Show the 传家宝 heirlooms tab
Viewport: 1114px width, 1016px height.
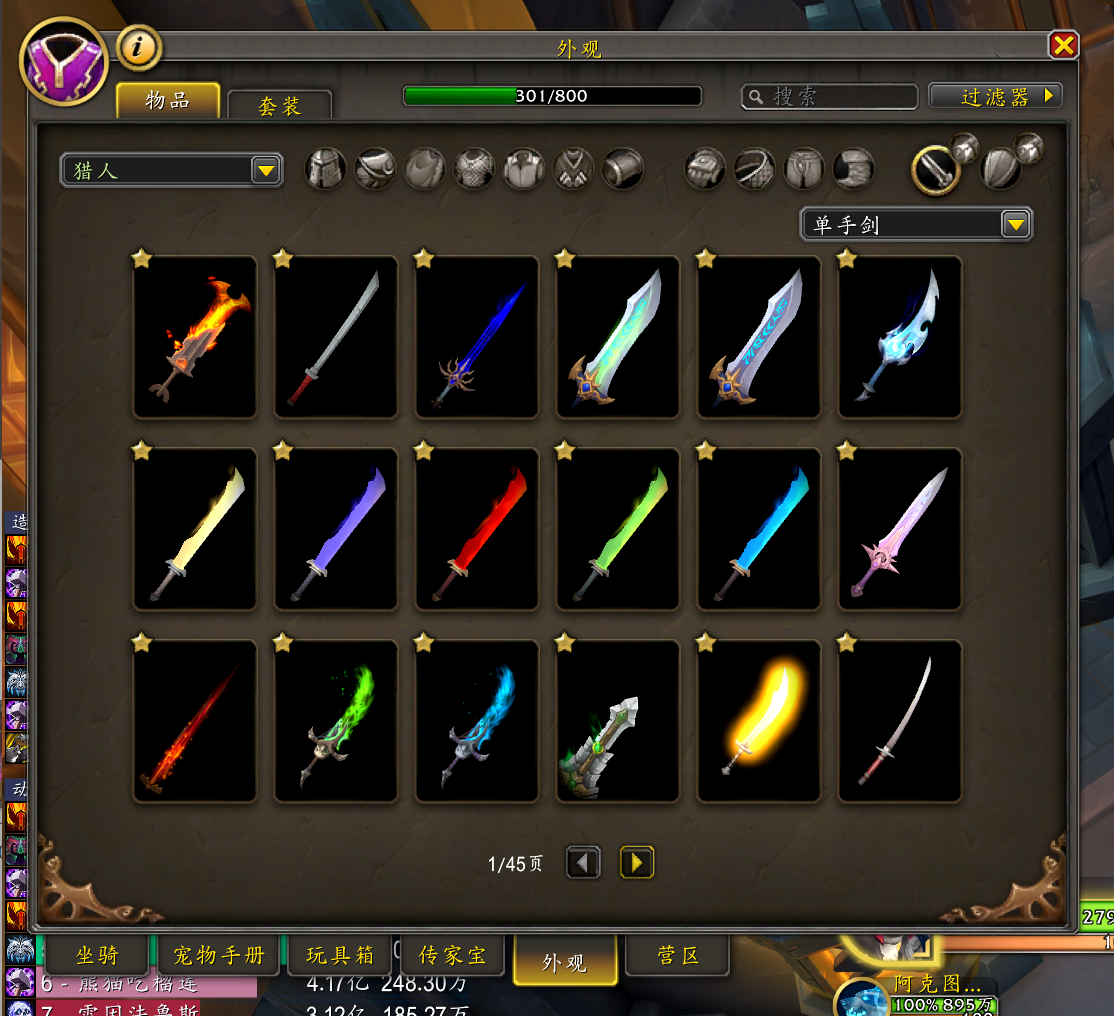pos(454,955)
